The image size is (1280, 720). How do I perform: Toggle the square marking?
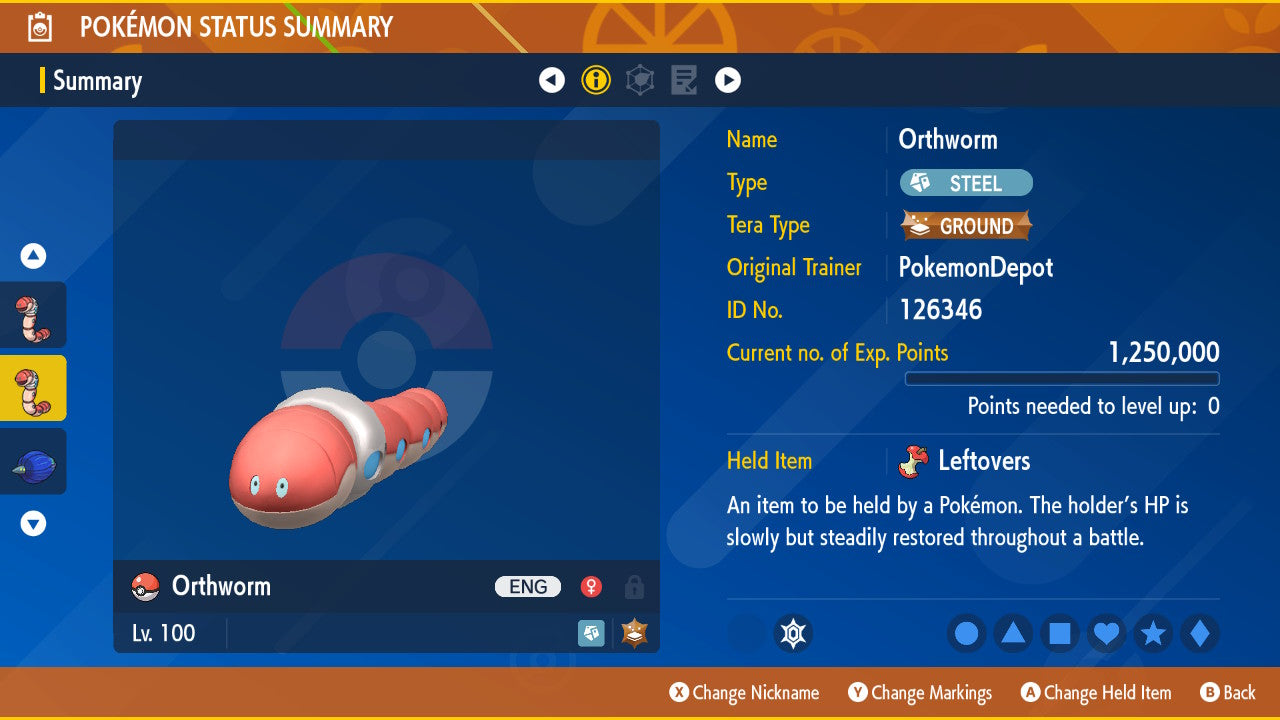click(1059, 633)
